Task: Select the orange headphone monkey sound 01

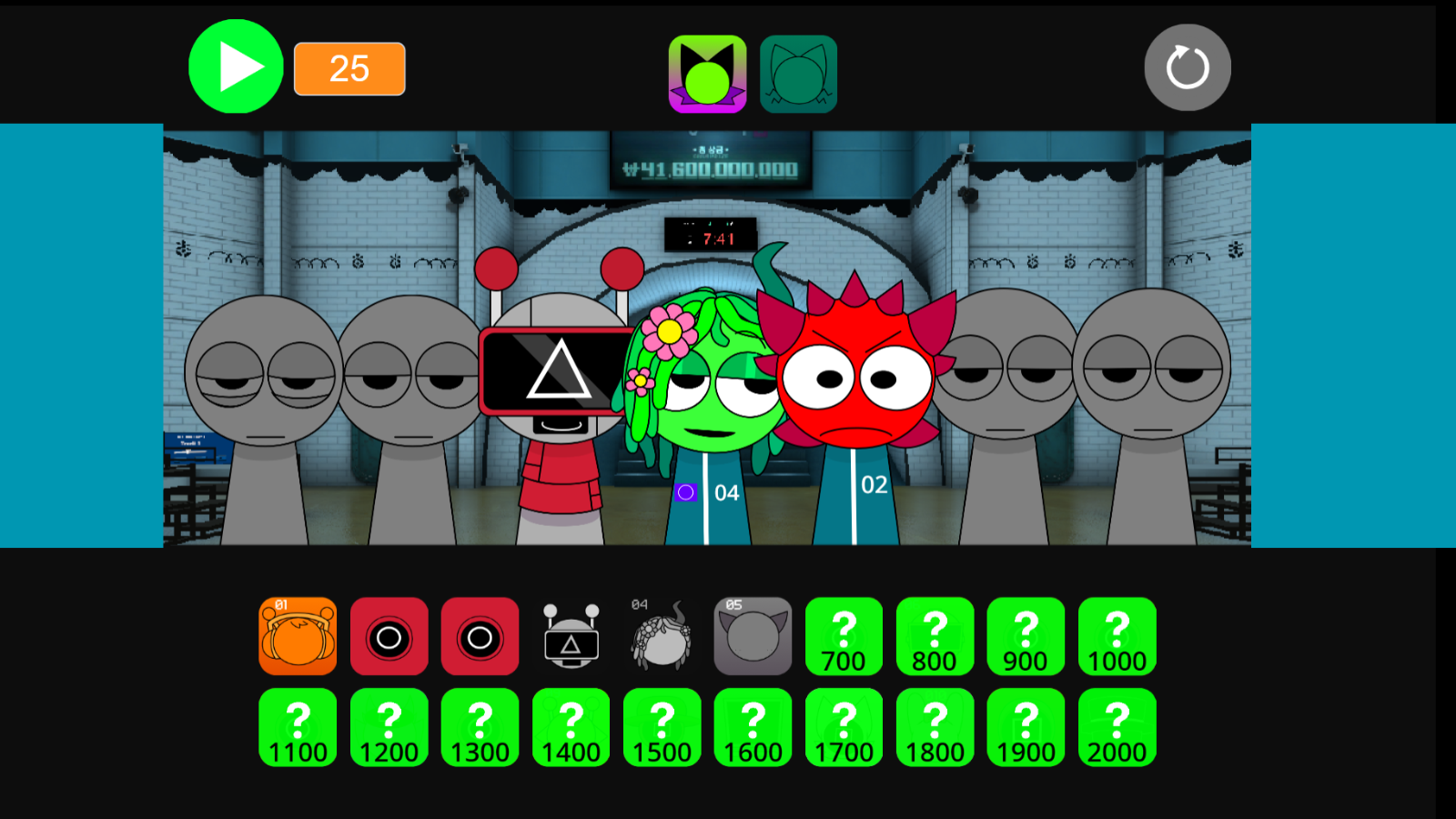Action: coord(298,636)
